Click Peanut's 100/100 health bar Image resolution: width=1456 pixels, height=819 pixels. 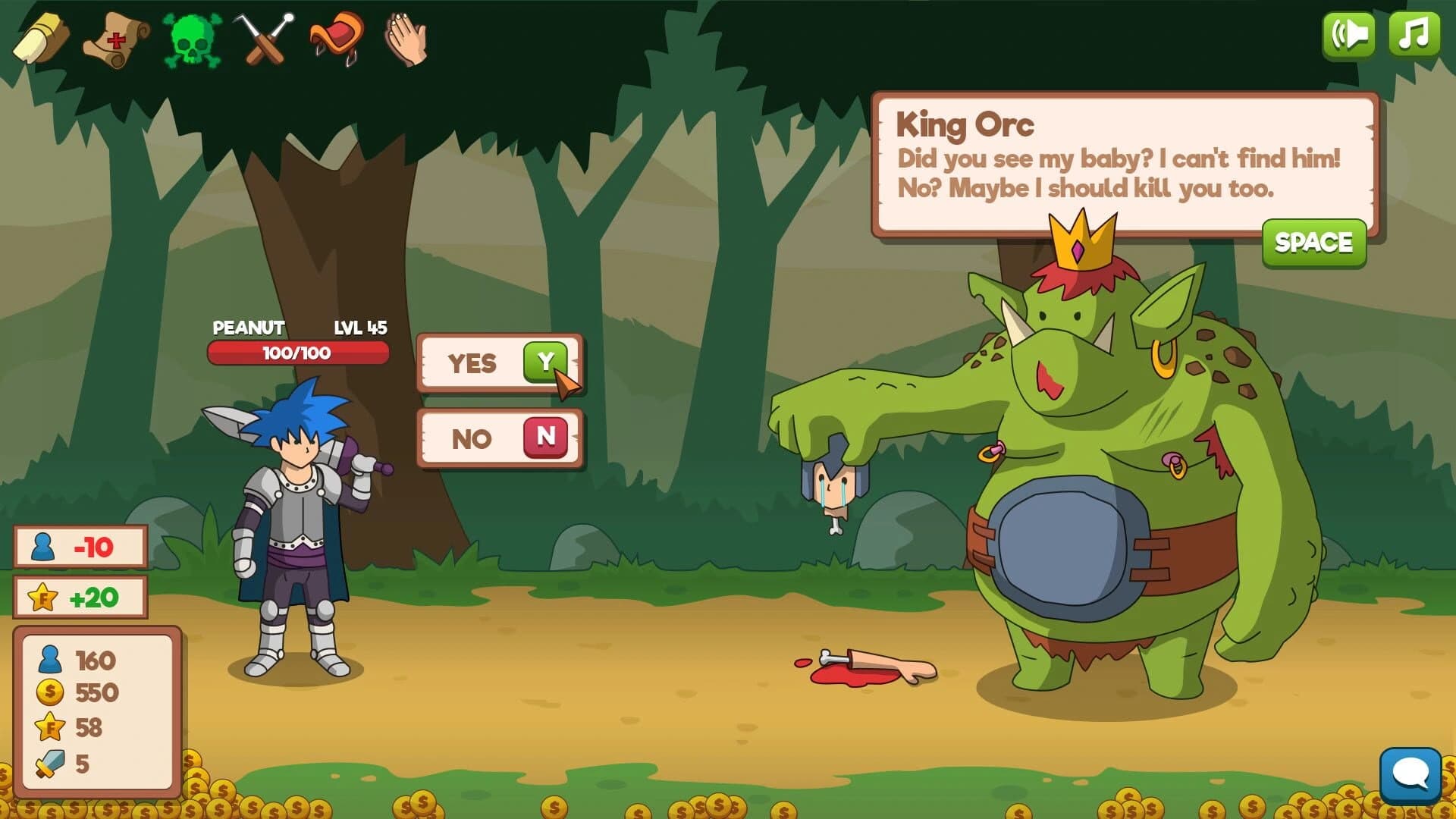(x=300, y=353)
